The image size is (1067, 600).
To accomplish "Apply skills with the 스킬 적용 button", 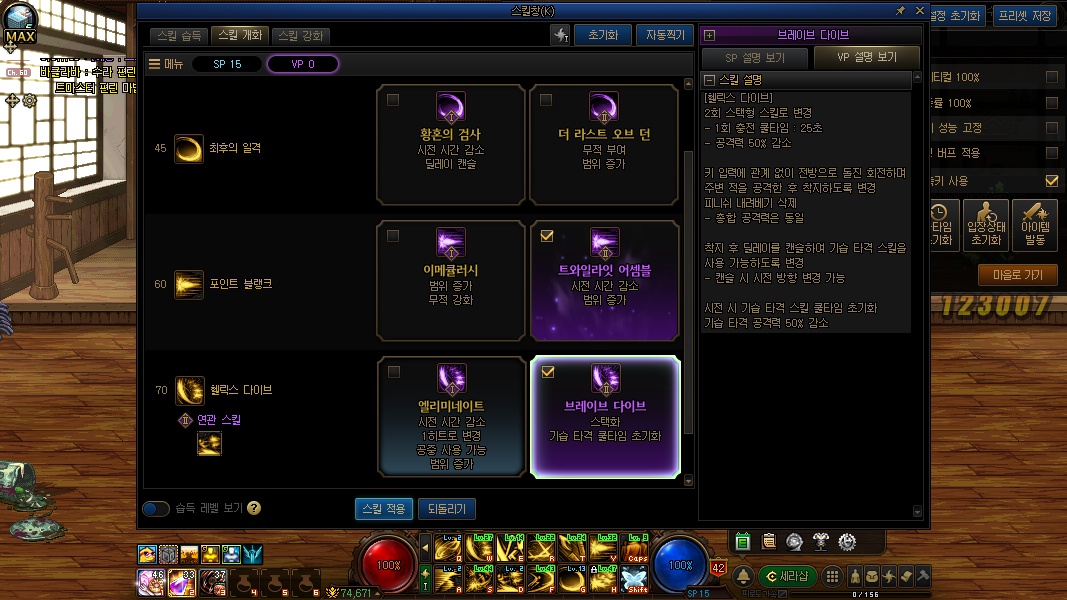I will (383, 509).
